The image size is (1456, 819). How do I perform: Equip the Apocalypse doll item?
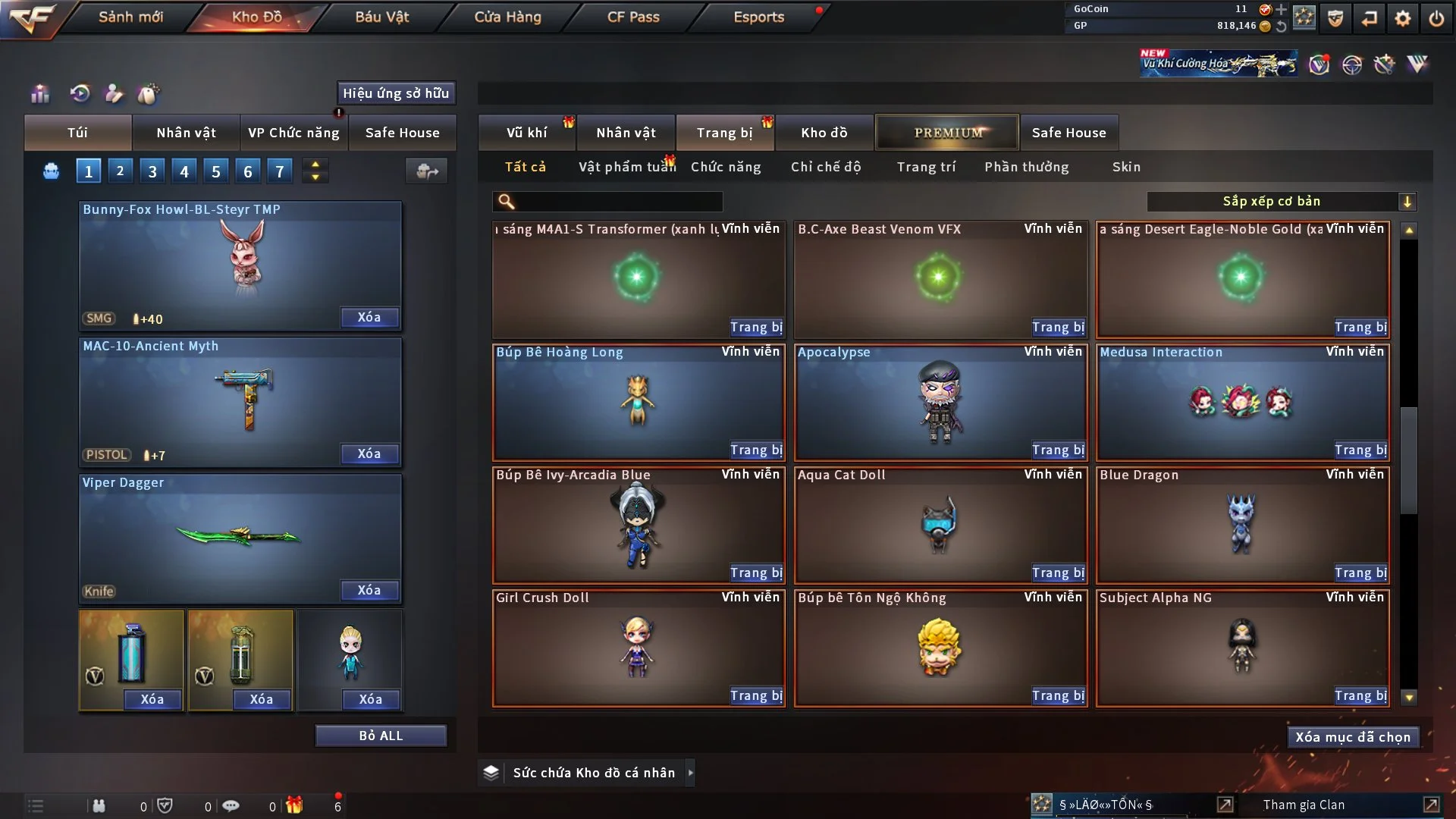1058,450
